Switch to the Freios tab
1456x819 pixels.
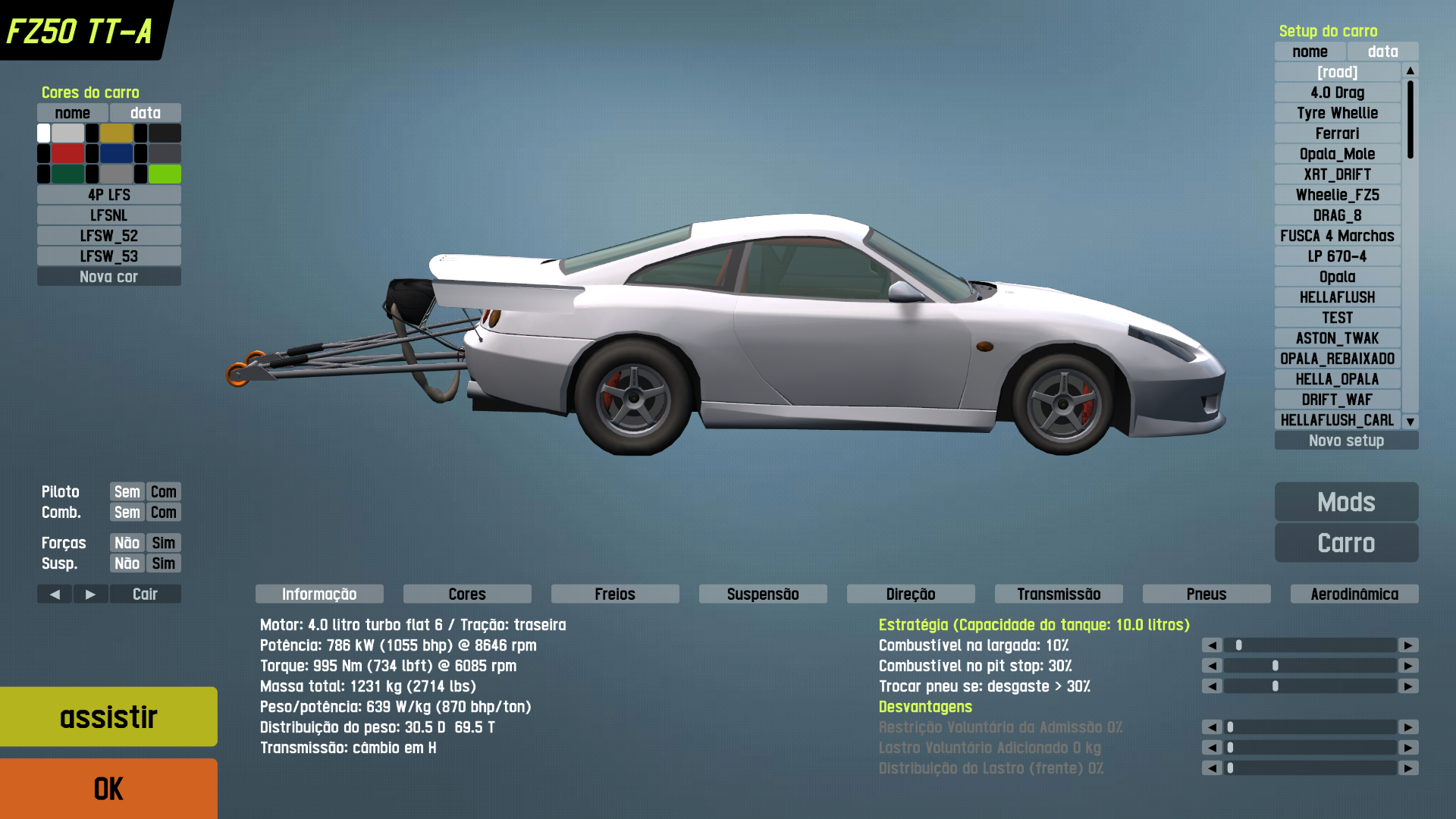point(615,594)
